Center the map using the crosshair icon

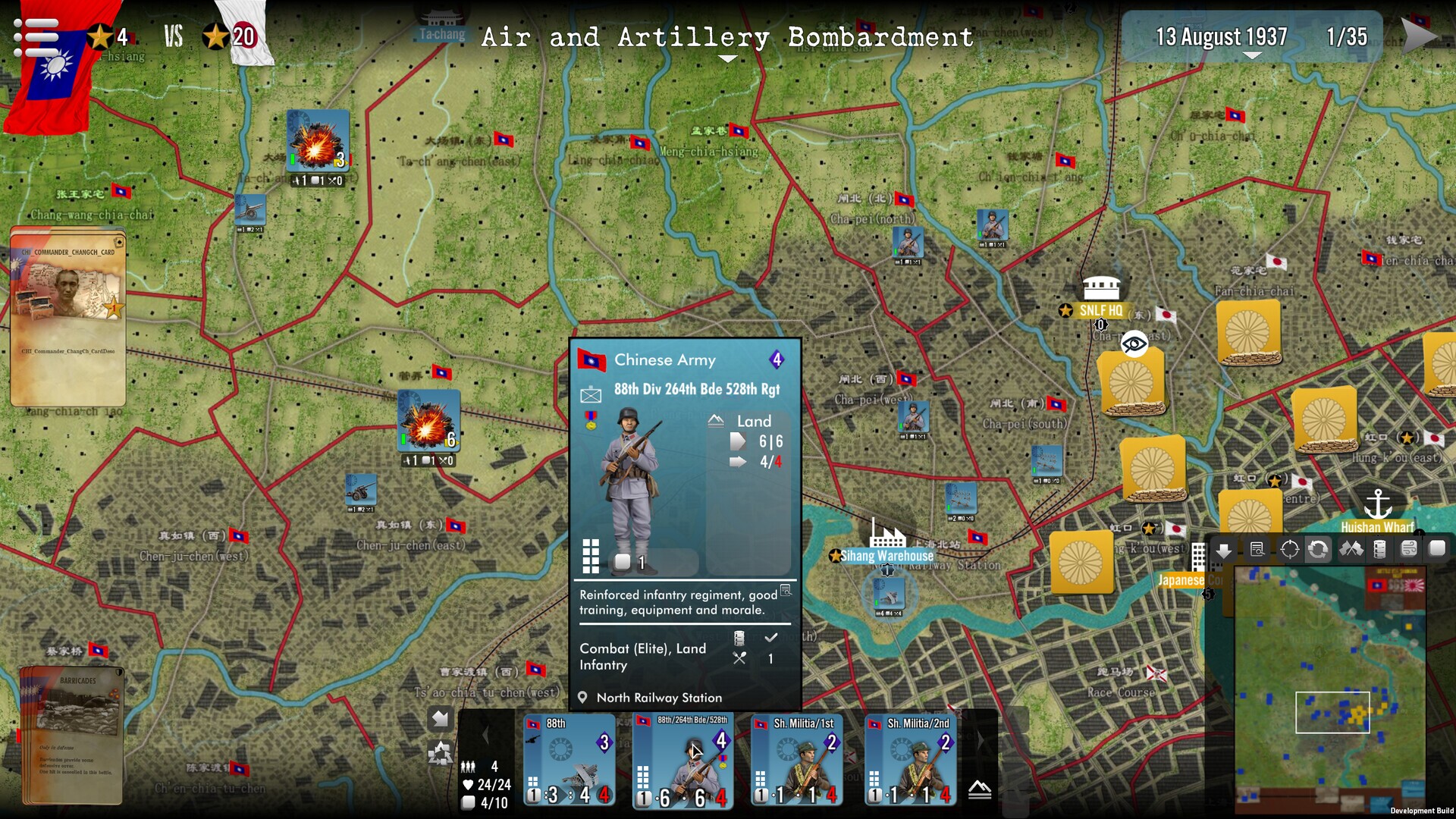(x=1289, y=550)
